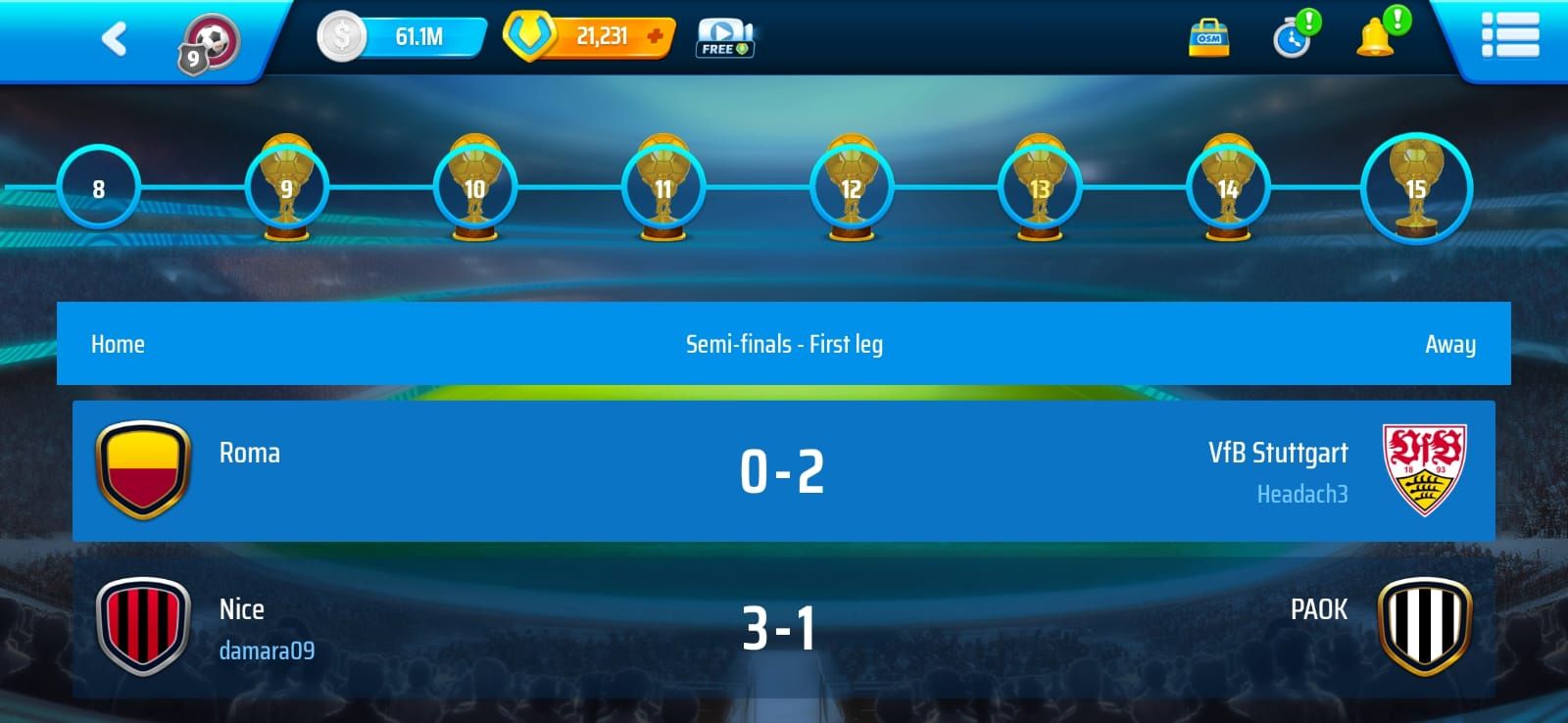
Task: Switch to the Semi-finals First leg view
Action: click(x=784, y=344)
